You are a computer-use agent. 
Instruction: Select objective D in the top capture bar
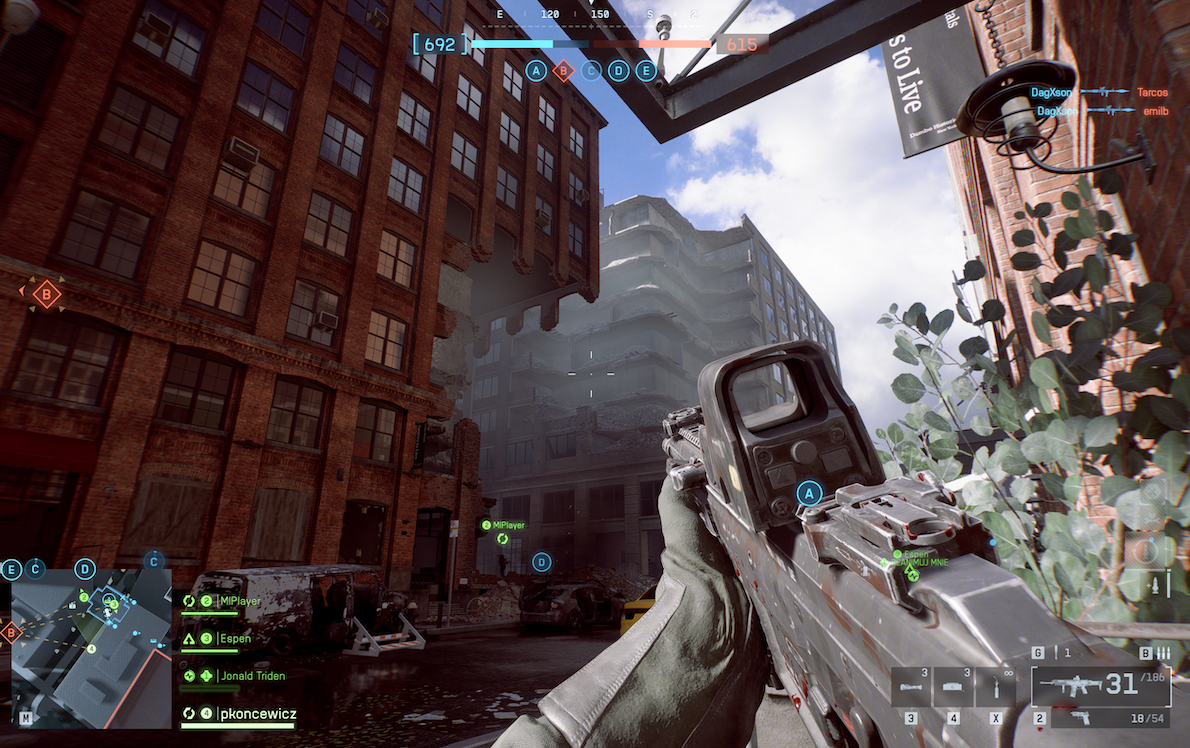pyautogui.click(x=619, y=71)
